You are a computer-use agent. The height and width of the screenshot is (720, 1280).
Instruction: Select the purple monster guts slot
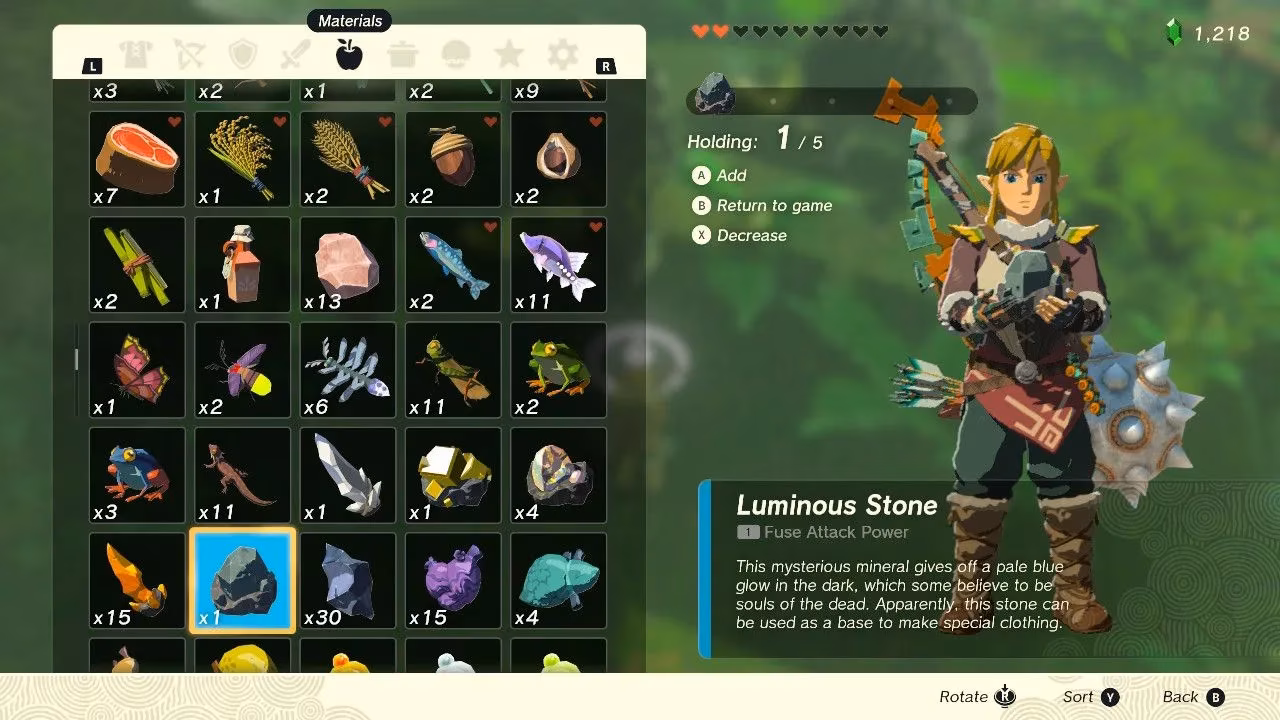tap(453, 581)
